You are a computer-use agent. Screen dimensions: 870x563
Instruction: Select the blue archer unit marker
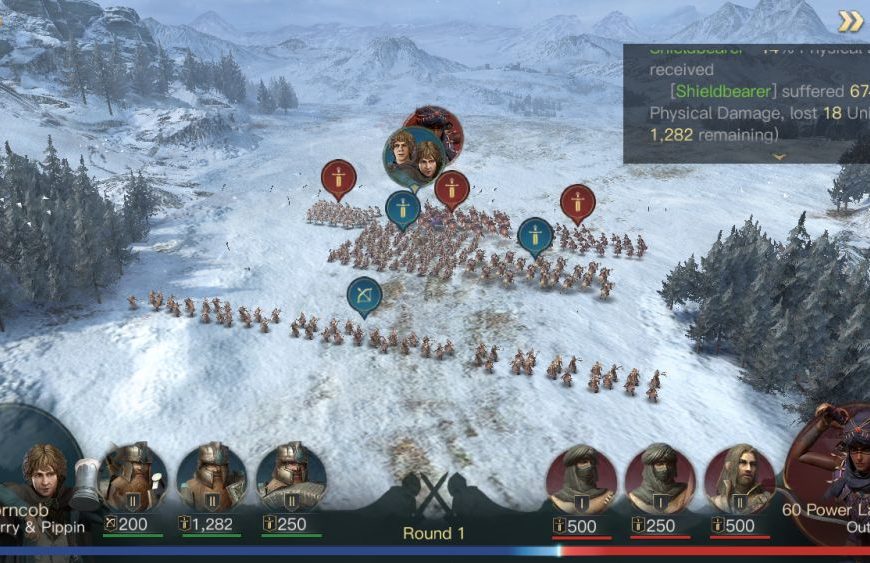[364, 295]
